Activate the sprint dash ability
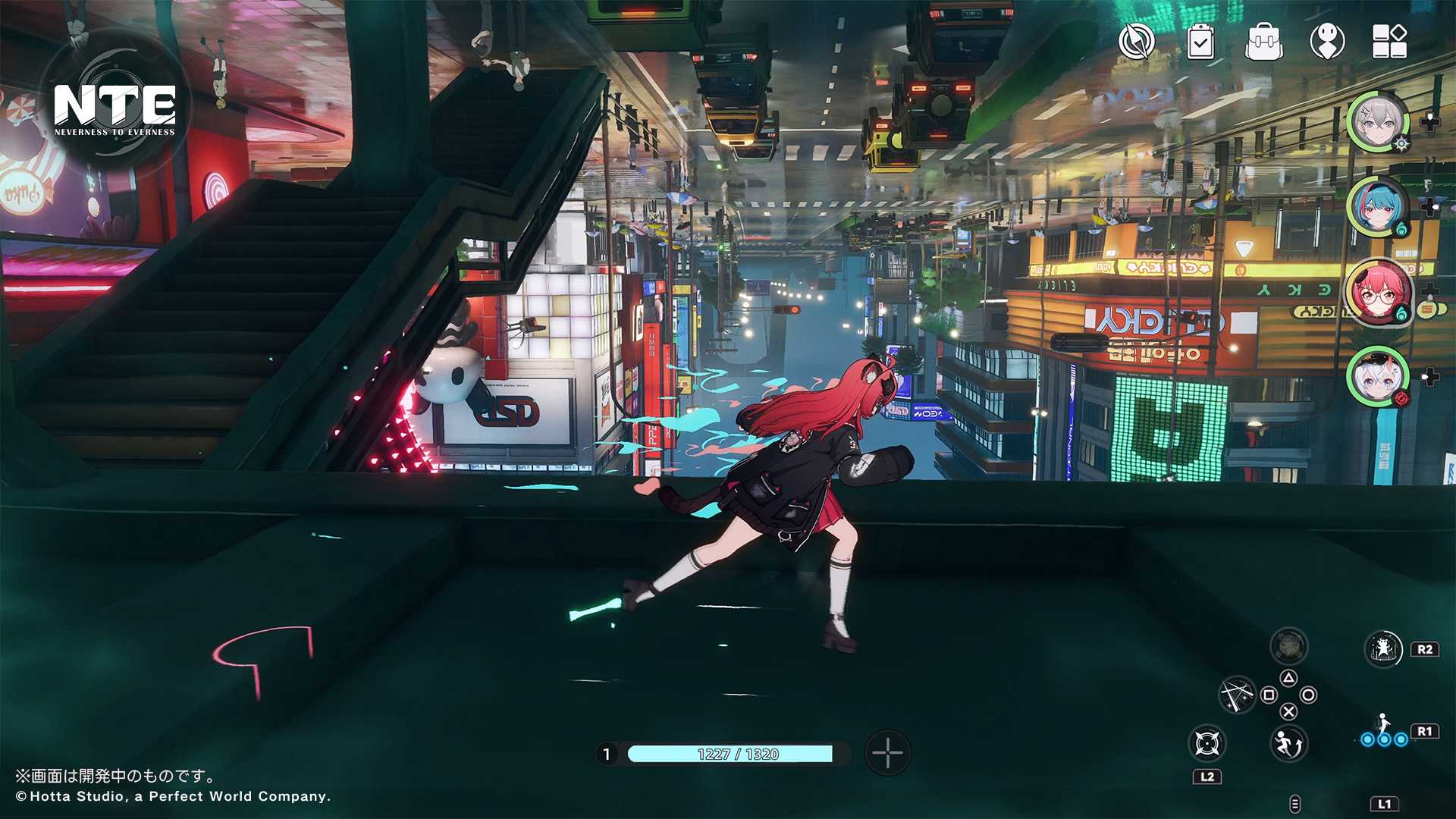The height and width of the screenshot is (819, 1456). point(1288,743)
